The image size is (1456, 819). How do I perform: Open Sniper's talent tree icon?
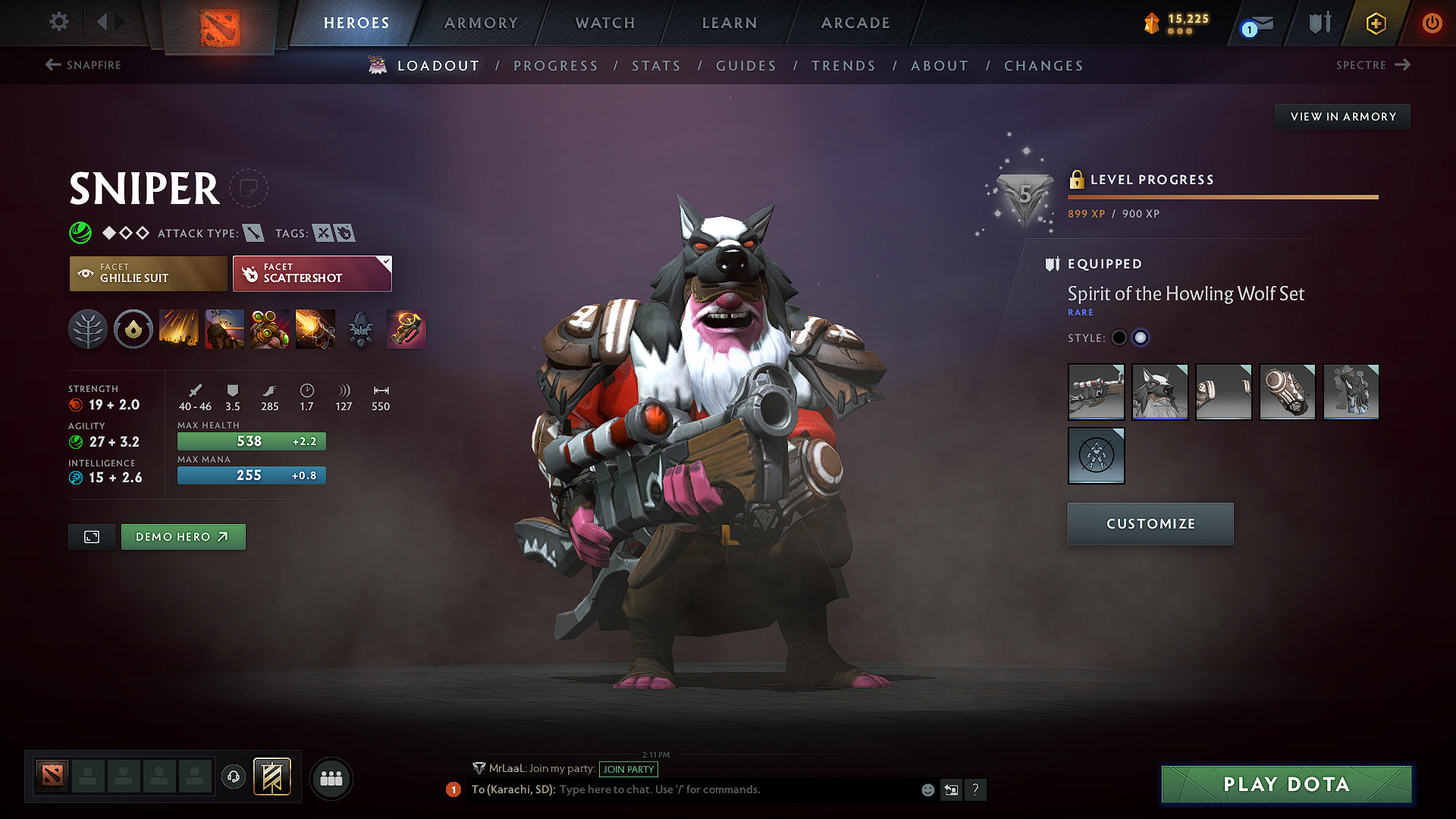(x=88, y=329)
